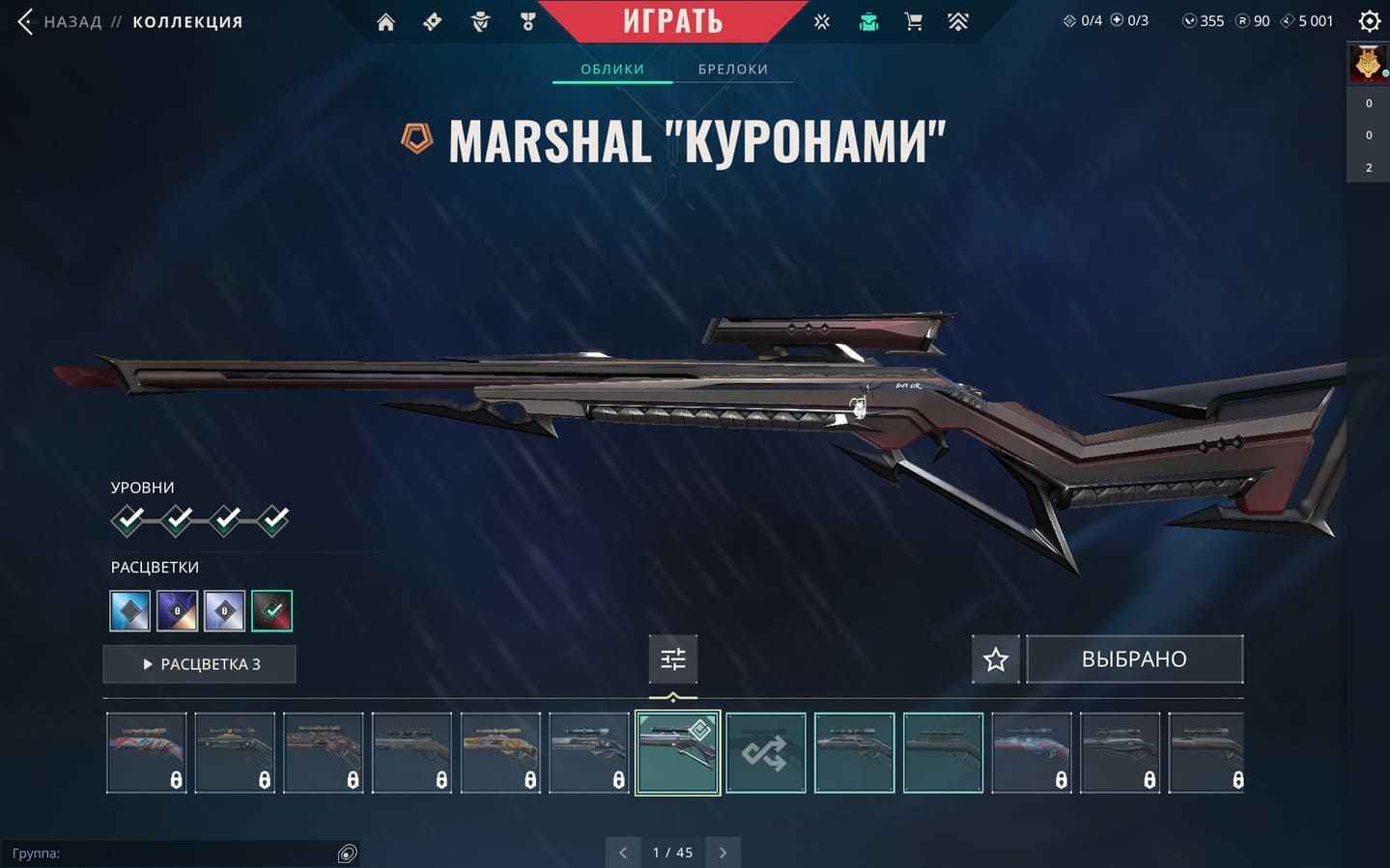Mark skin as favorite with star

click(x=996, y=659)
